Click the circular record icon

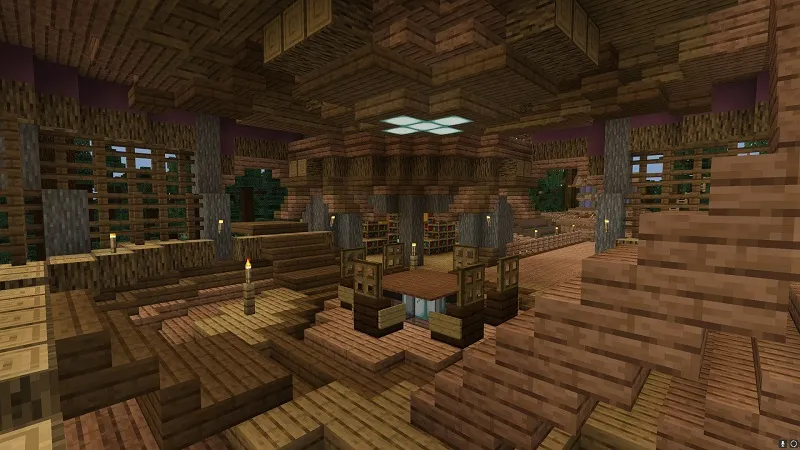click(x=793, y=443)
